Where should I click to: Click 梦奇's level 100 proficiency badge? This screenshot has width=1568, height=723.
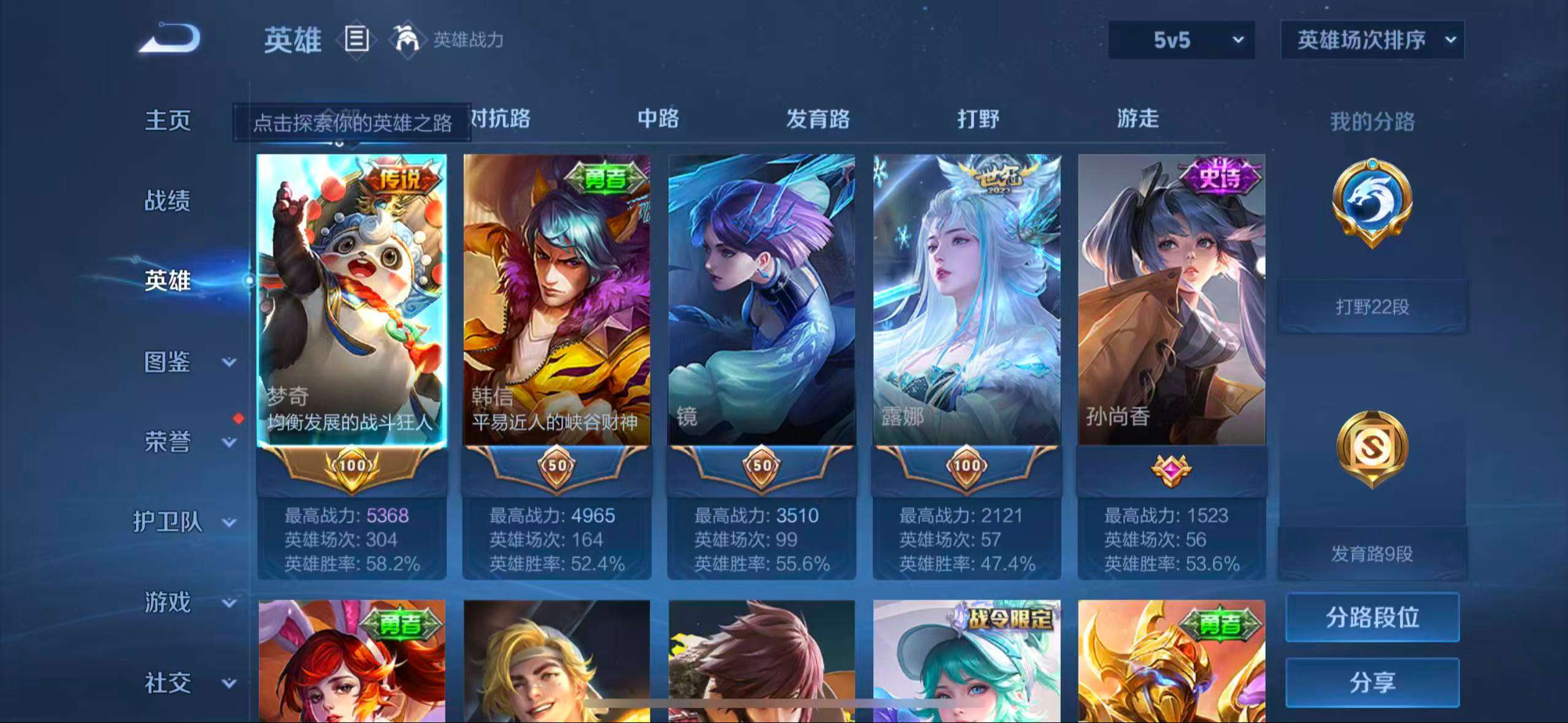[x=351, y=466]
